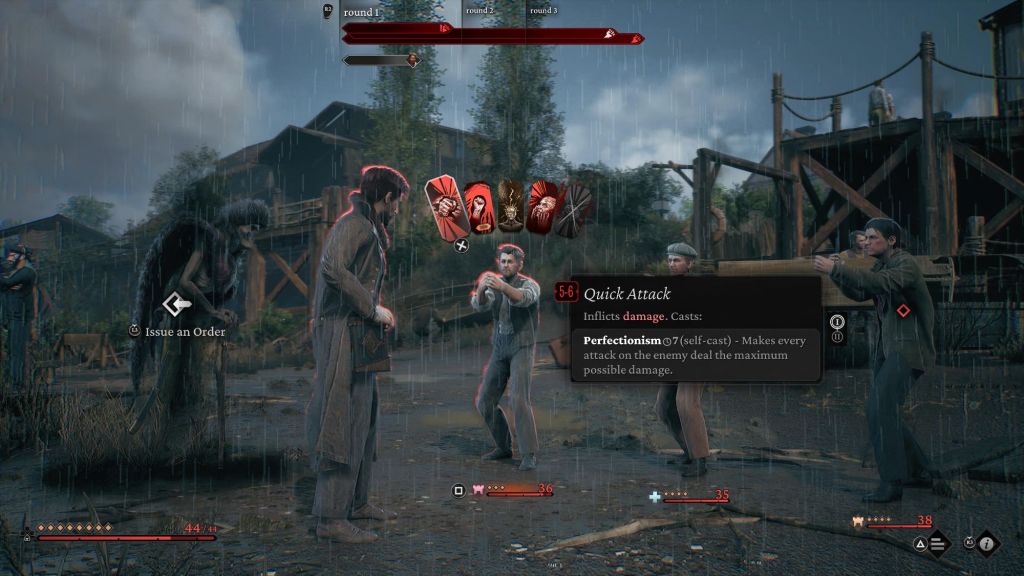1024x576 pixels.
Task: Choose the hooded raised-fist ability card
Action: point(480,207)
